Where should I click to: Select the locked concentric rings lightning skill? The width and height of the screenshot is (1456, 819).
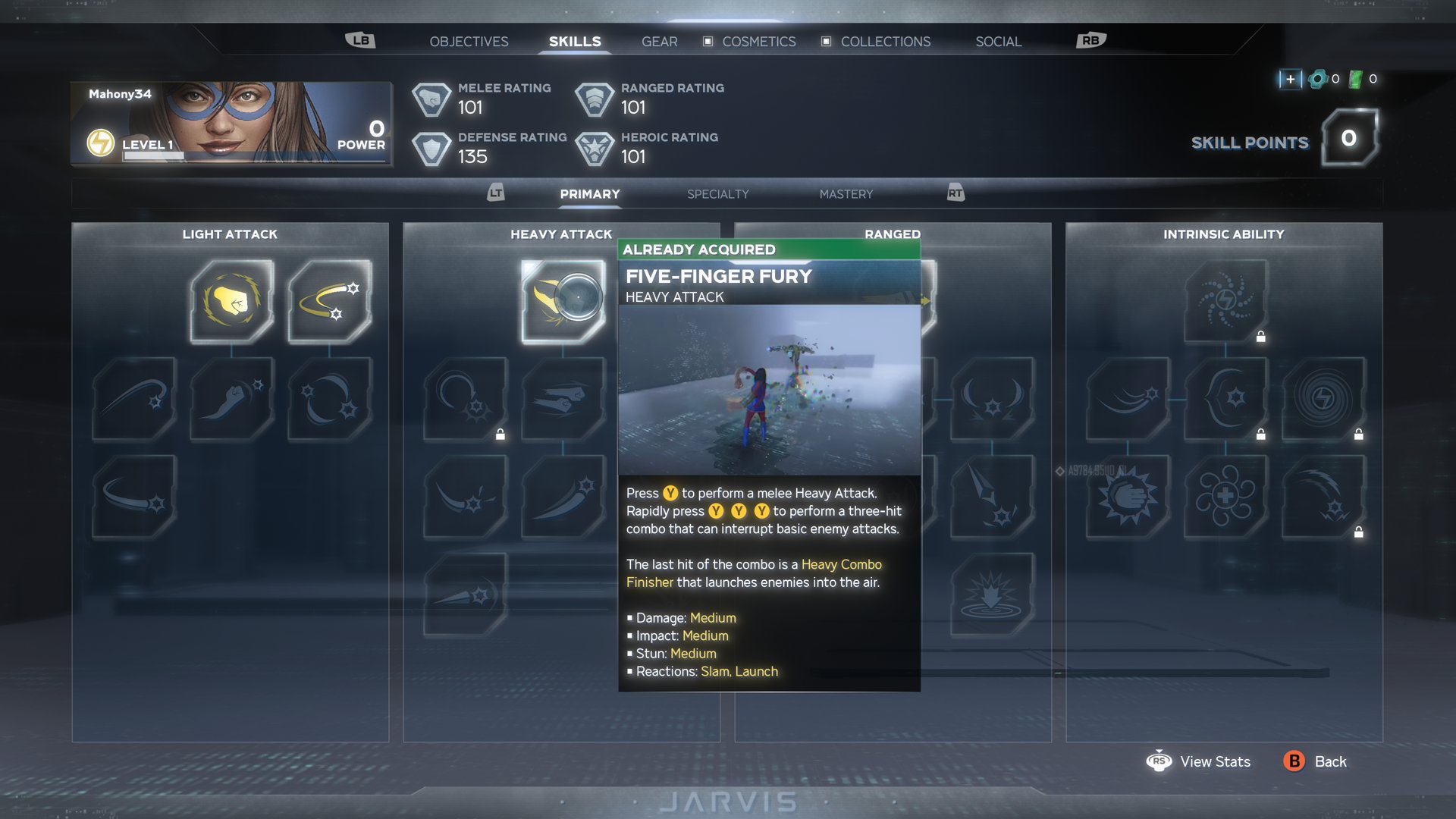[1323, 399]
